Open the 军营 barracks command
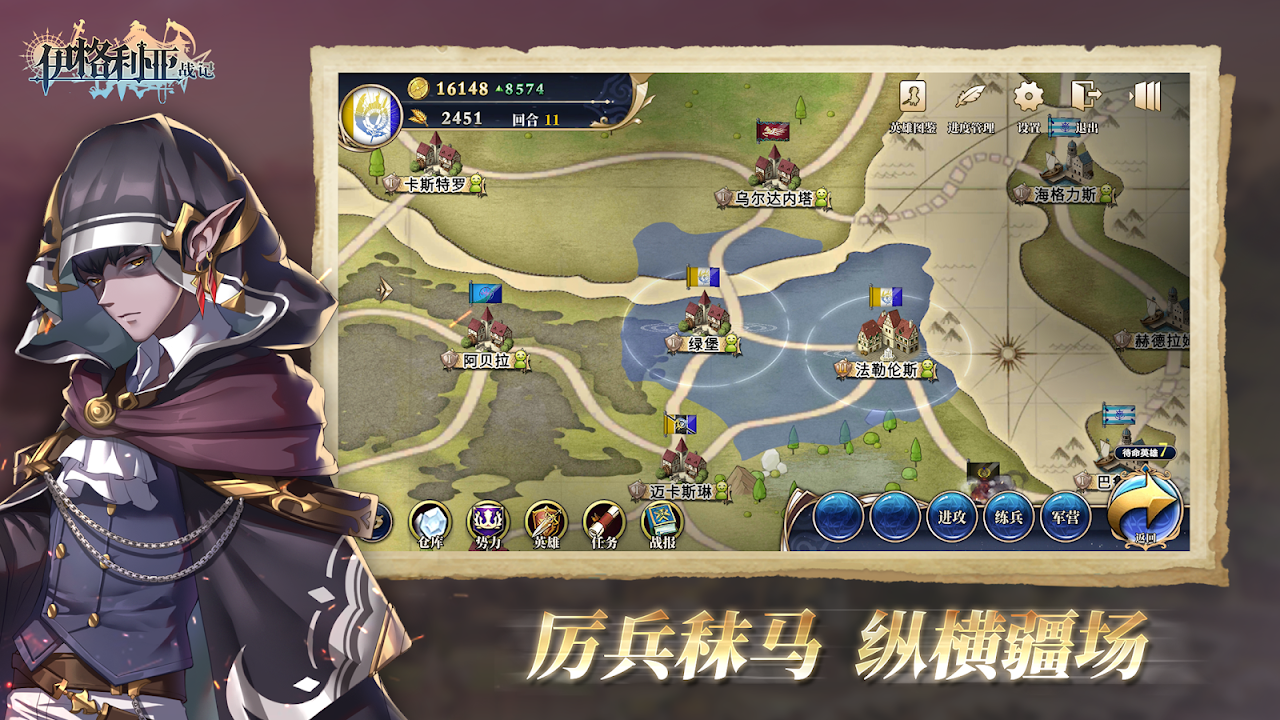Image resolution: width=1280 pixels, height=720 pixels. tap(1066, 517)
